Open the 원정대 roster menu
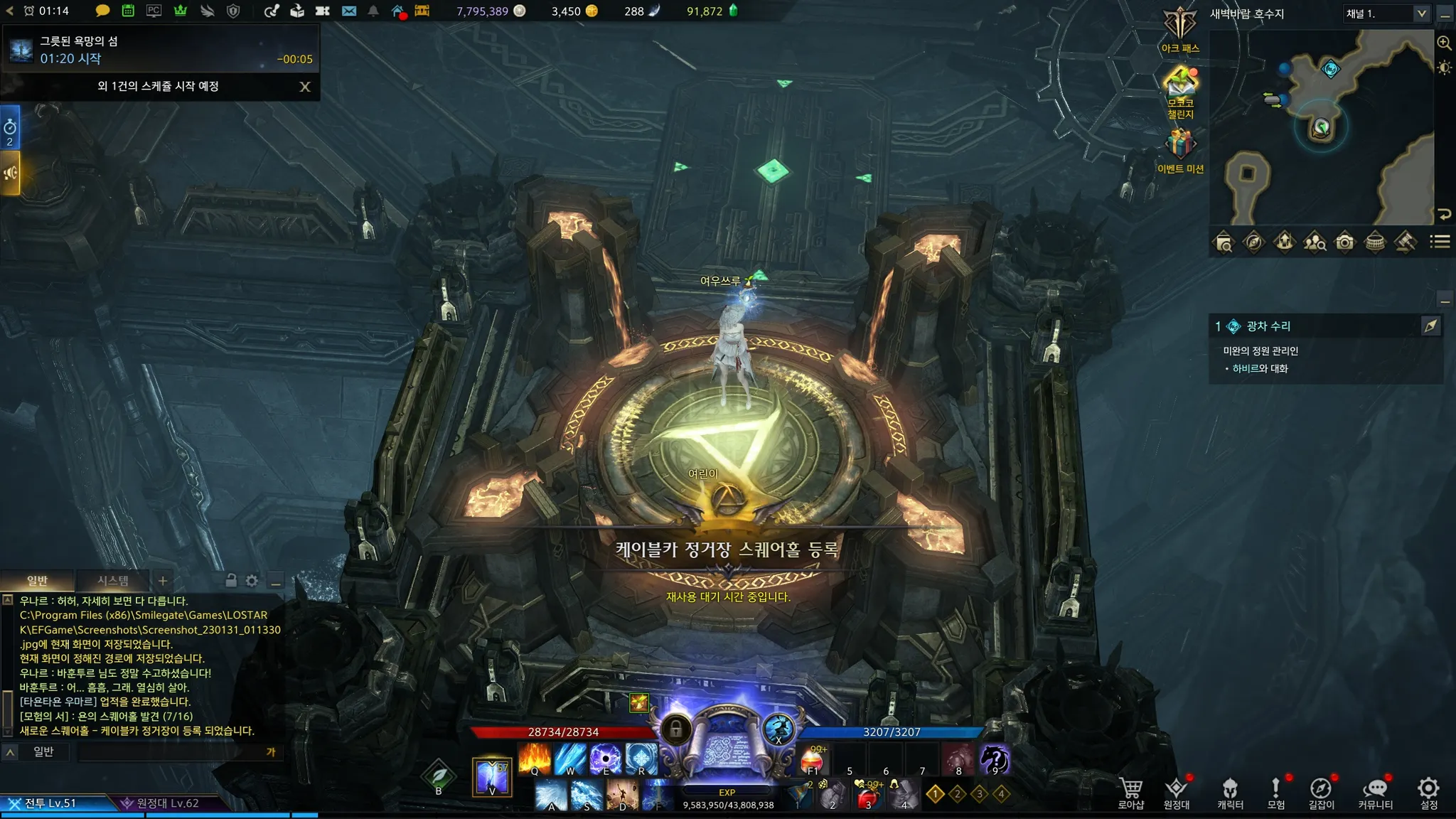Screen dimensions: 1456x819 pos(1177,793)
